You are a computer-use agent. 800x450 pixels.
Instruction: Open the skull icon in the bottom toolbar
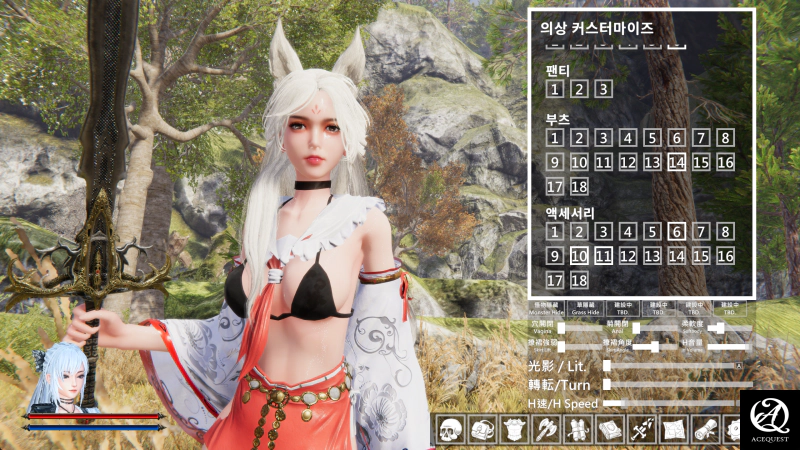click(451, 430)
